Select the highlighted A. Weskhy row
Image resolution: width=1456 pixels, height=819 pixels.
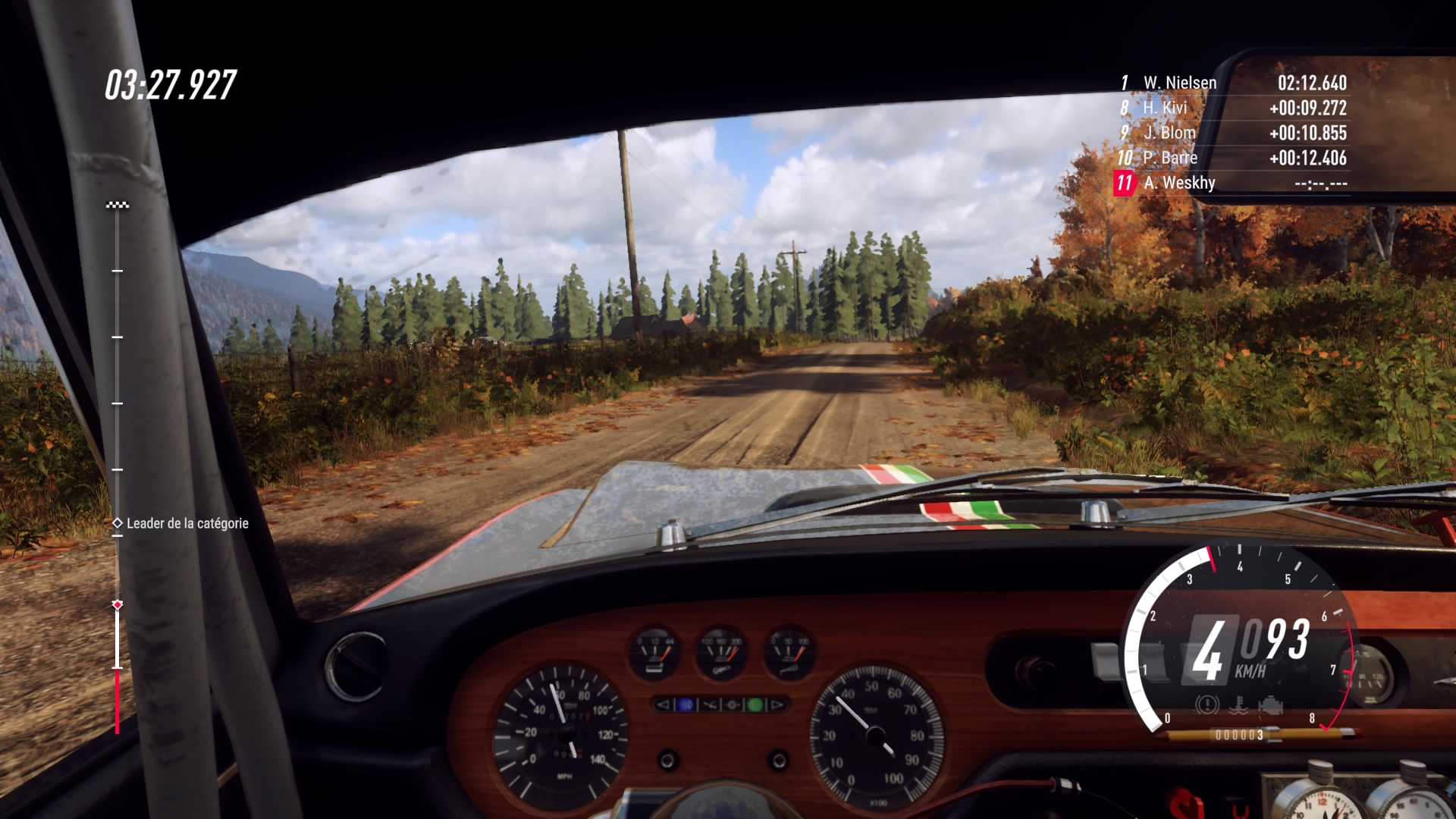click(x=1232, y=183)
